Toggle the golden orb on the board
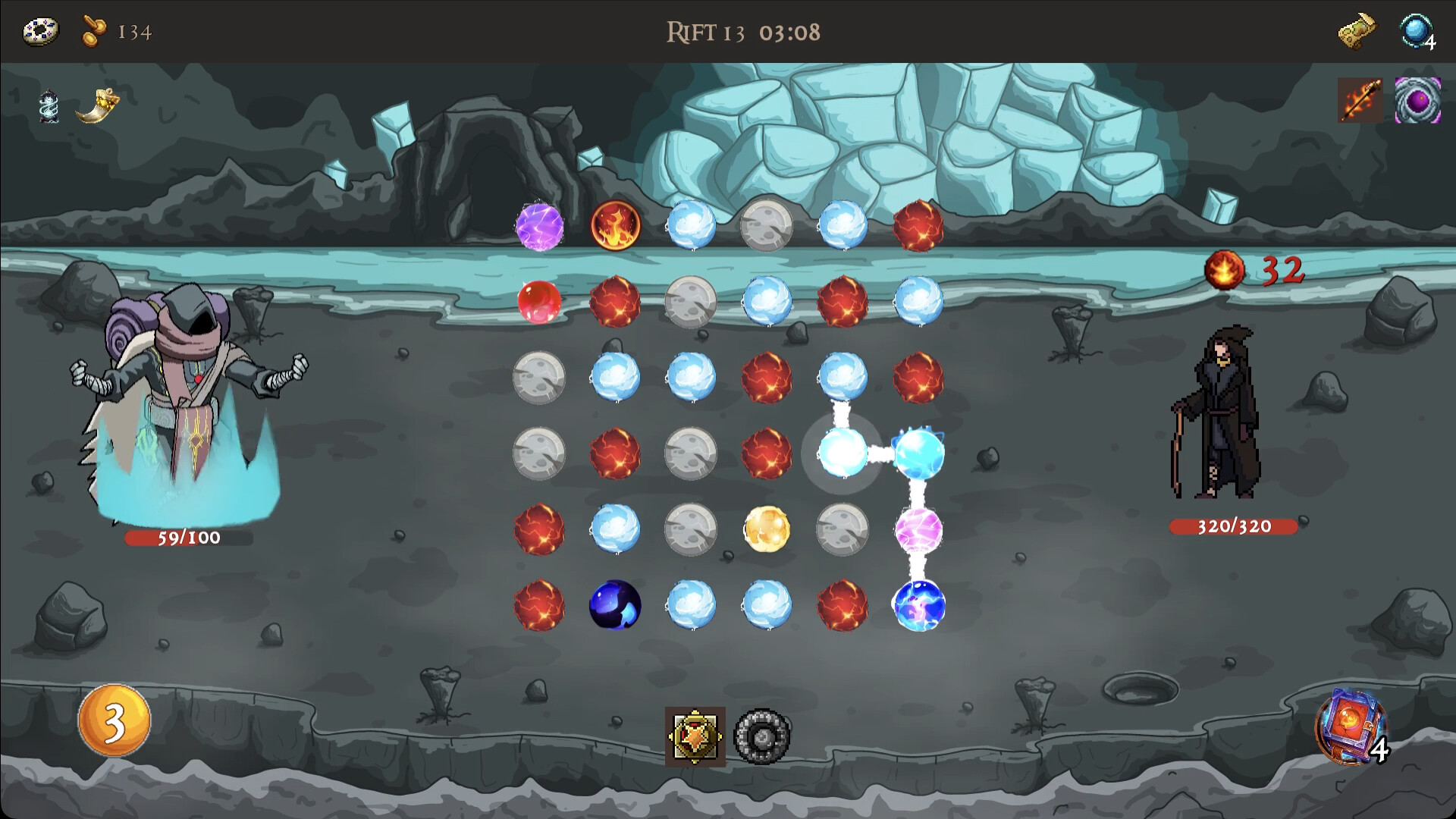This screenshot has width=1456, height=819. [767, 529]
